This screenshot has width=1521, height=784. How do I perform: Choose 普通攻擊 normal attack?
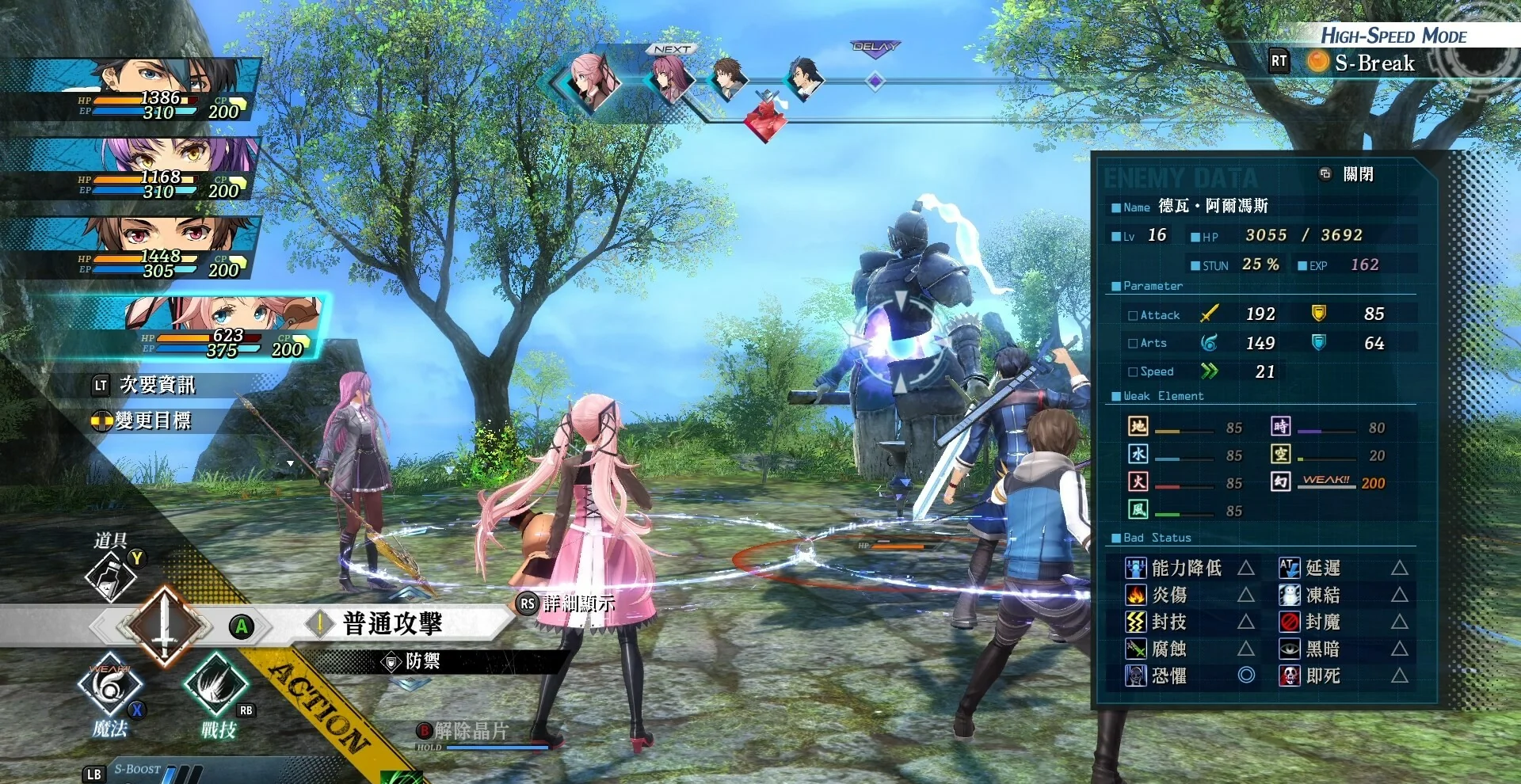(392, 624)
